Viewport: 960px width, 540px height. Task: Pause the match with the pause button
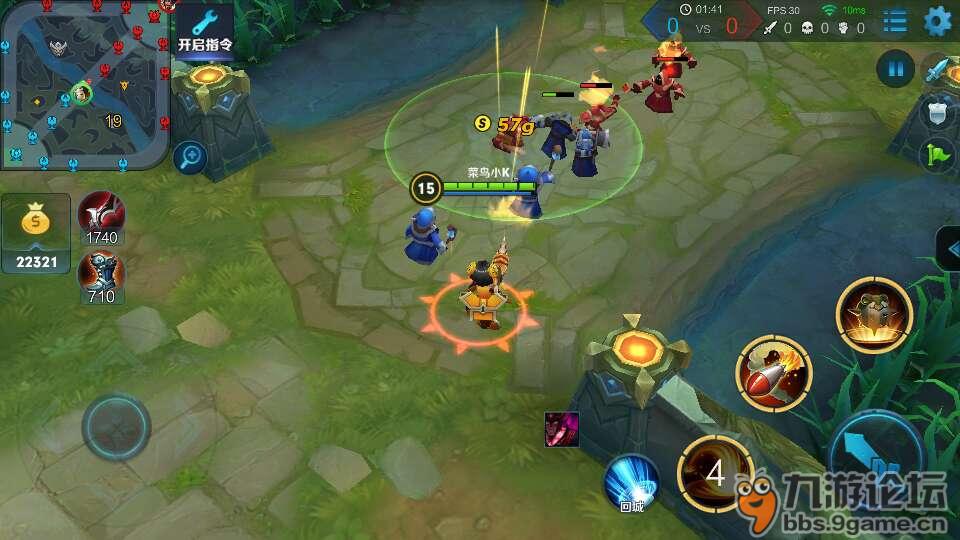(895, 69)
